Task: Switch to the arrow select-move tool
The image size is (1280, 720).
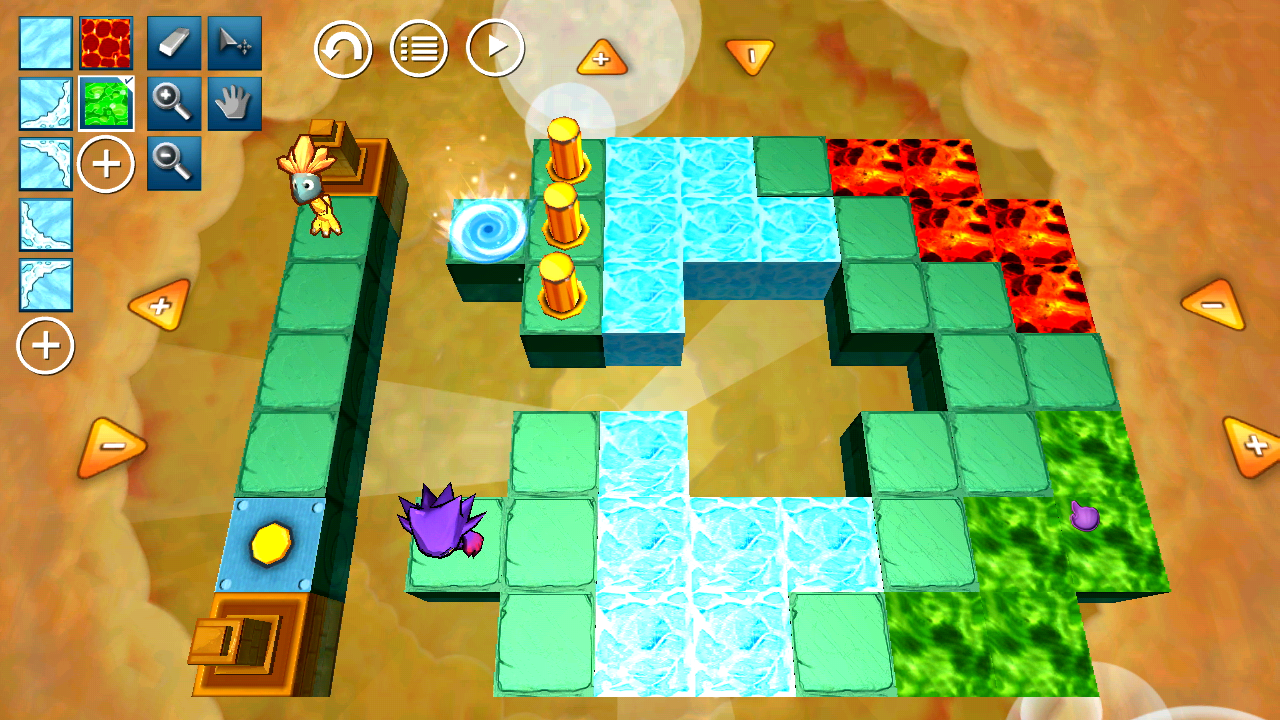Action: (235, 43)
